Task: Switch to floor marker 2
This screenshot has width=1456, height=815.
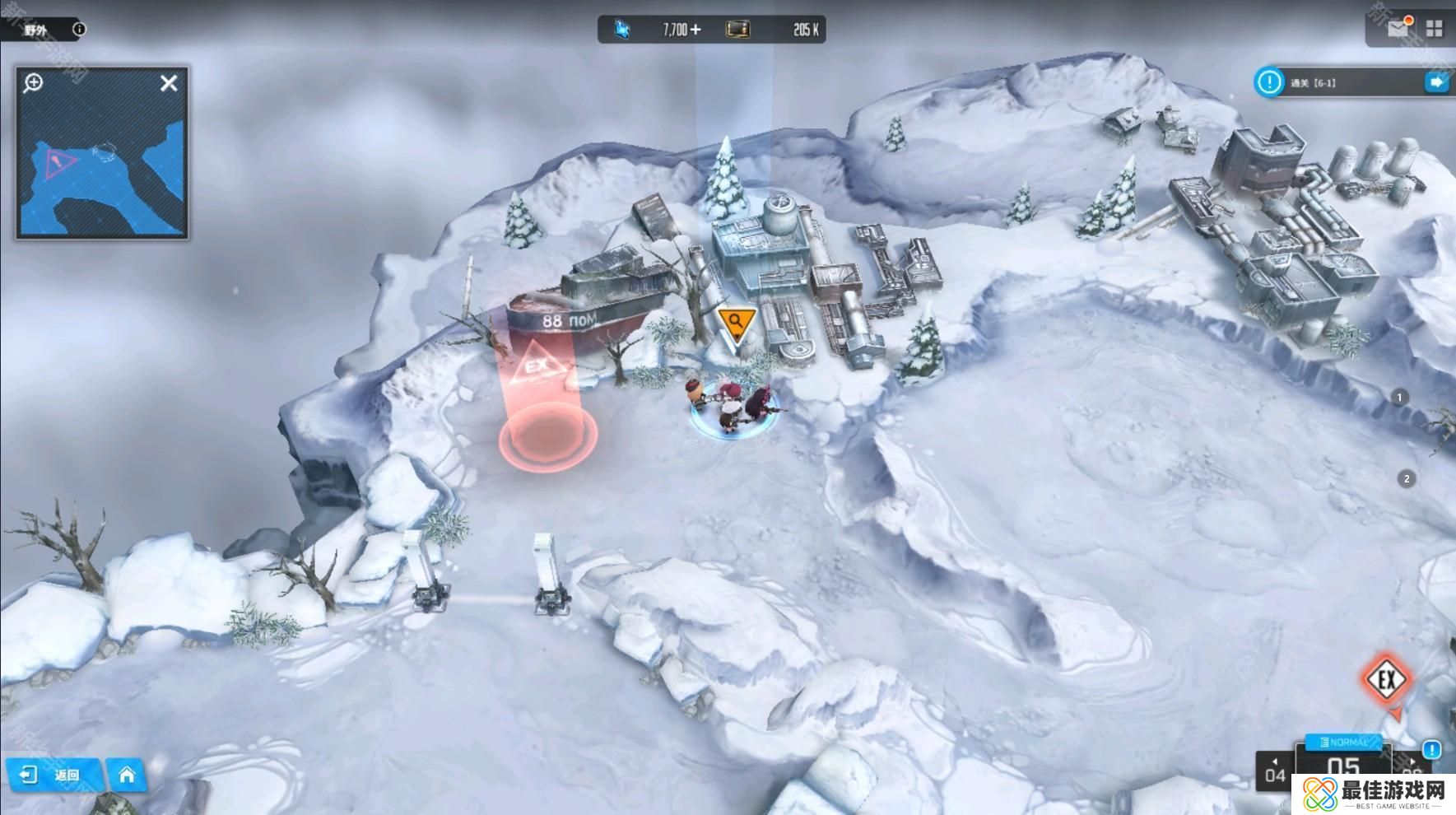Action: pos(1407,478)
